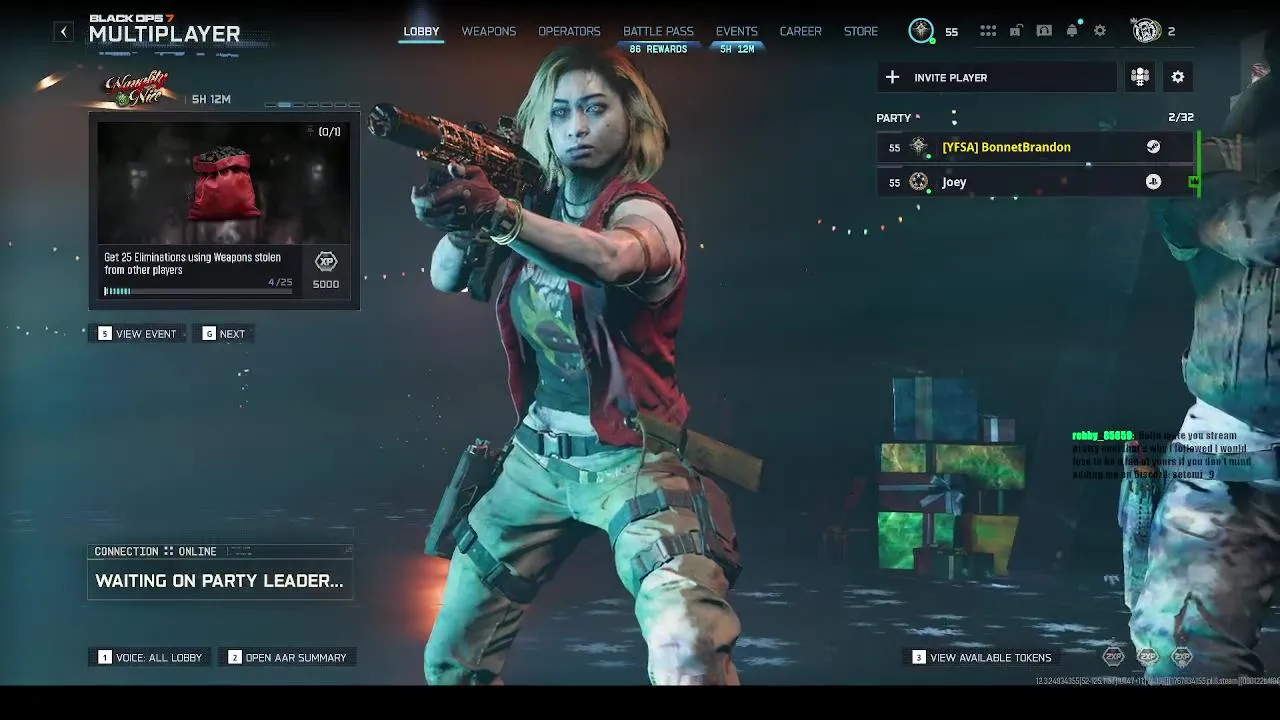Open the player rank emblem profile
This screenshot has height=720, width=1280.
pos(921,31)
